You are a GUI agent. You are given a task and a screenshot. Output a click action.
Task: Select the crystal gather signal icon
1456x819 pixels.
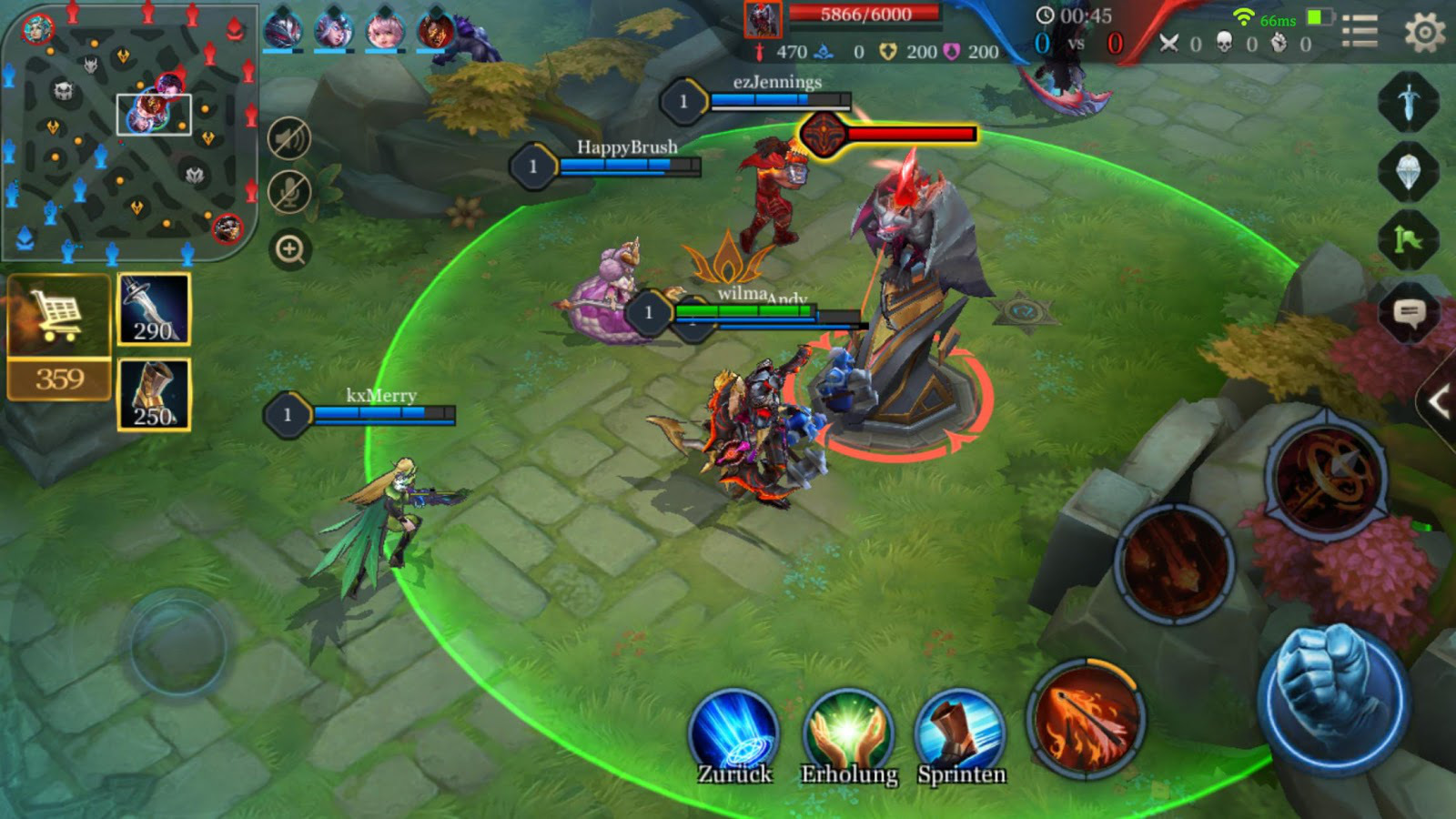coord(1409,170)
